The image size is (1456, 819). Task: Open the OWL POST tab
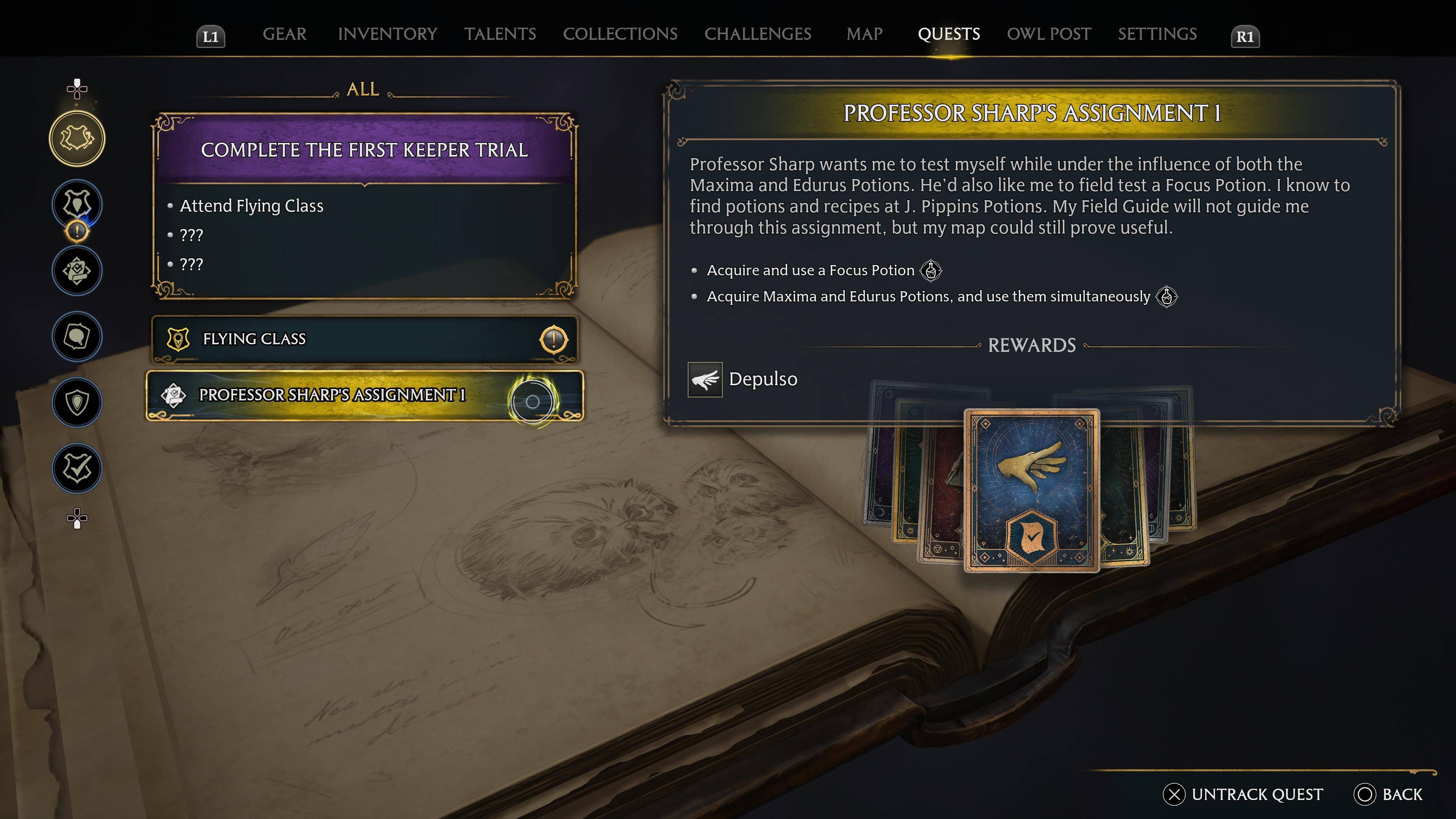[1048, 34]
